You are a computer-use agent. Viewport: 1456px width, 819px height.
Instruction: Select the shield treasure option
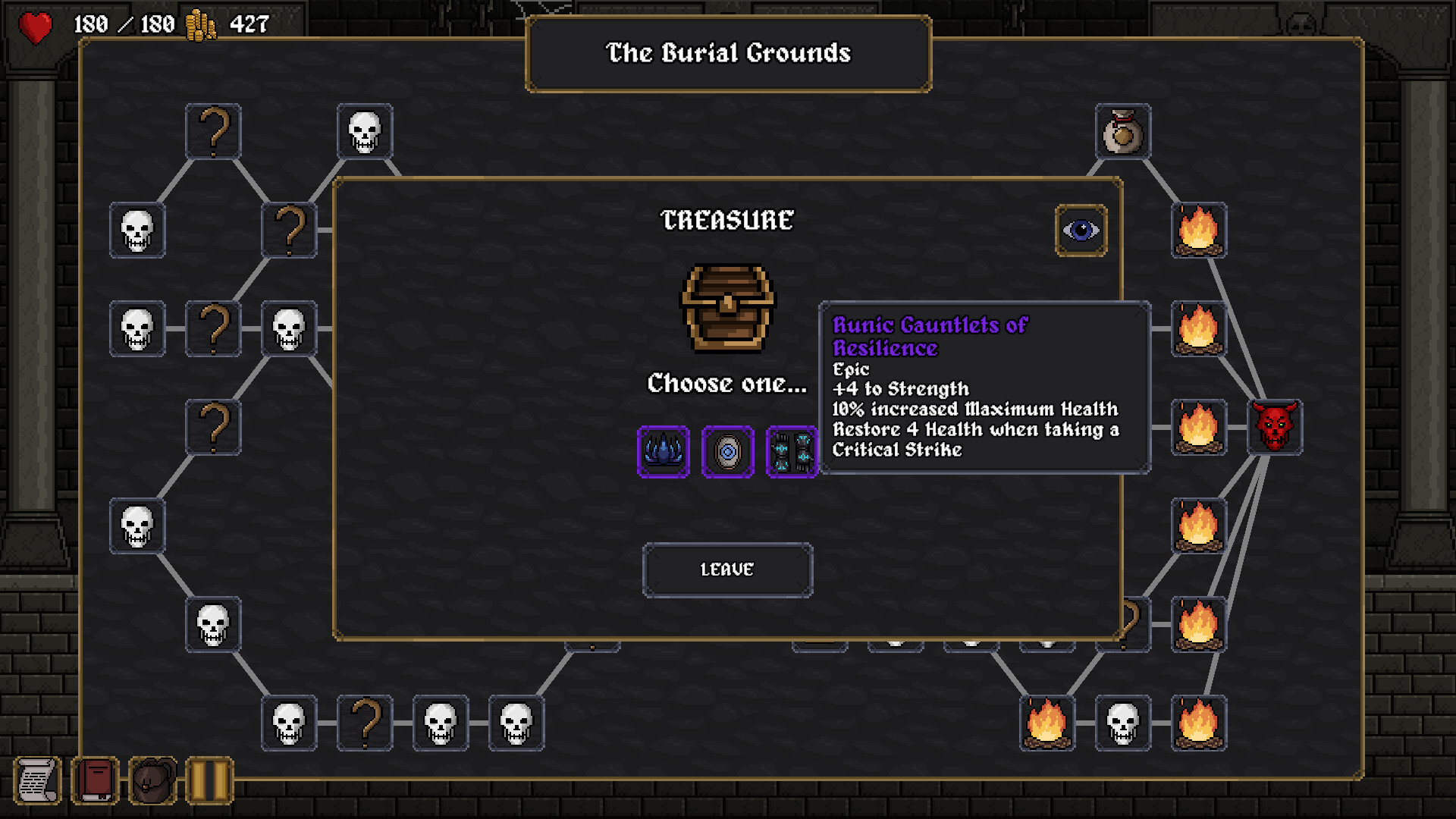[727, 453]
